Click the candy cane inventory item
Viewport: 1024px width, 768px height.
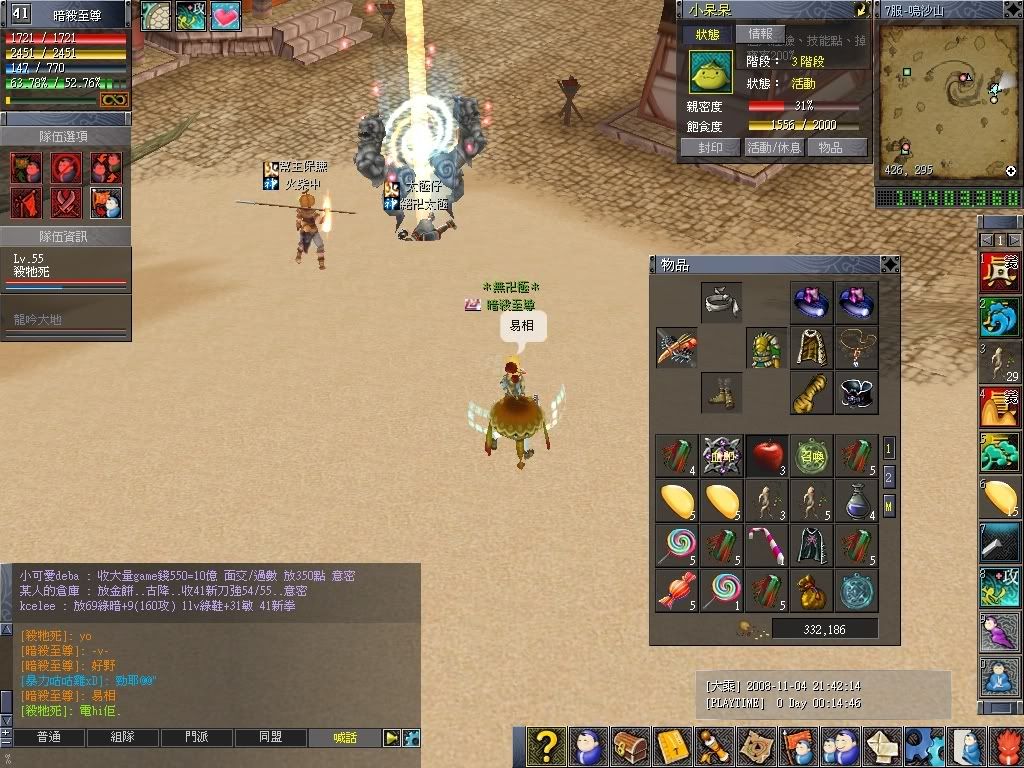pyautogui.click(x=767, y=543)
